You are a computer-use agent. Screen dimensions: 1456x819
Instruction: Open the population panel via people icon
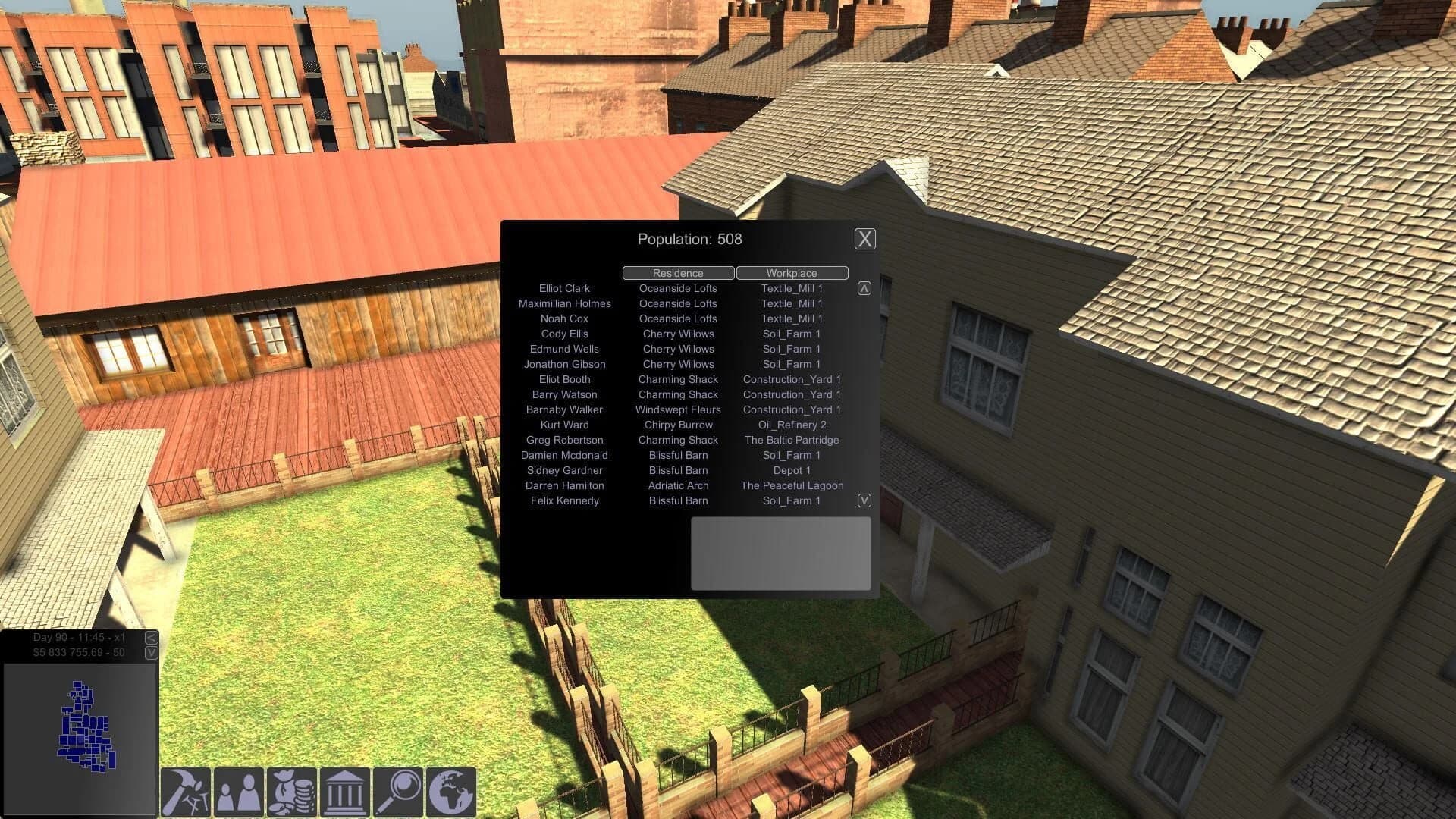click(238, 793)
